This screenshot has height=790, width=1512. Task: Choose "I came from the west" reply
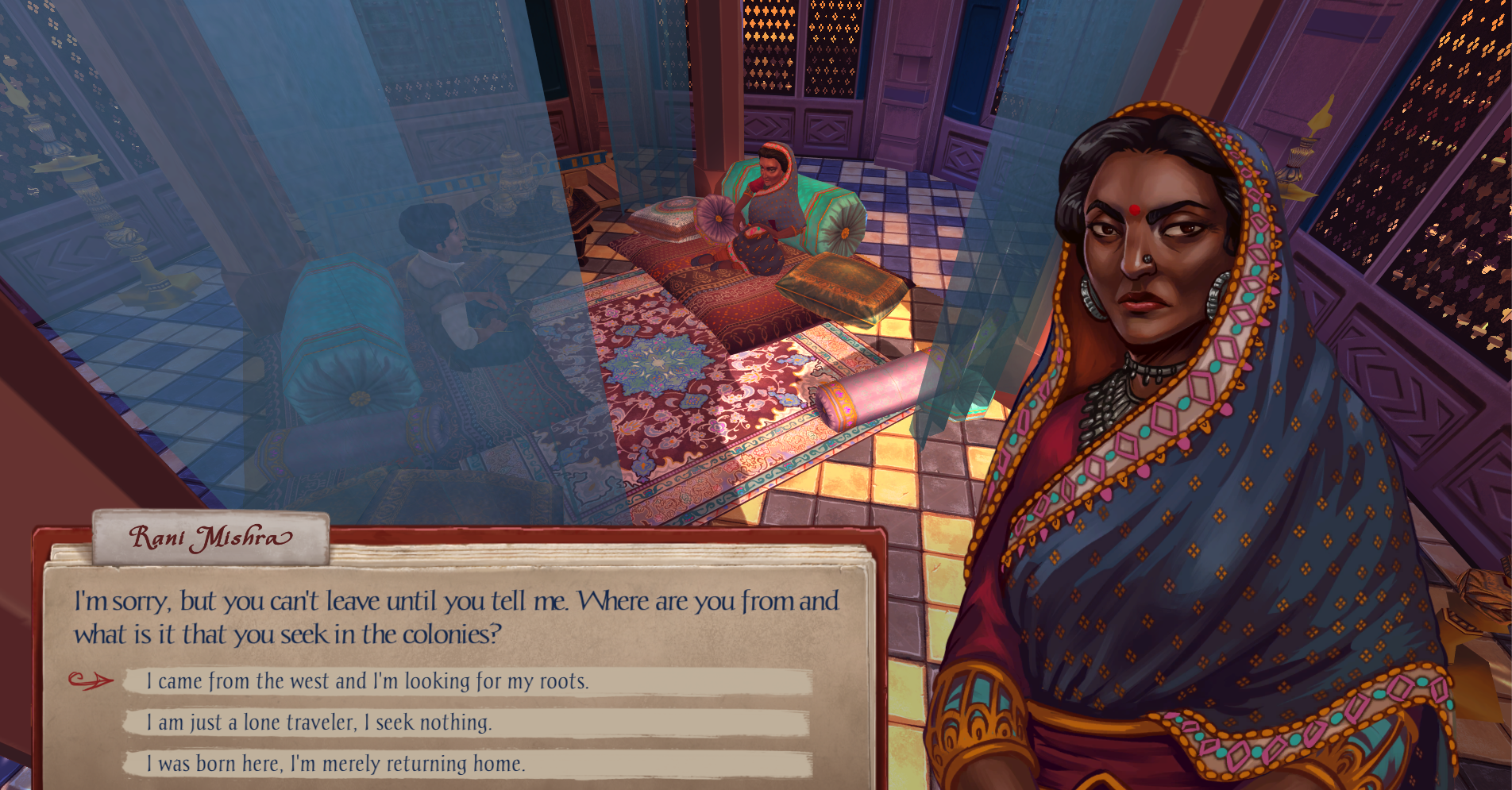tap(368, 681)
